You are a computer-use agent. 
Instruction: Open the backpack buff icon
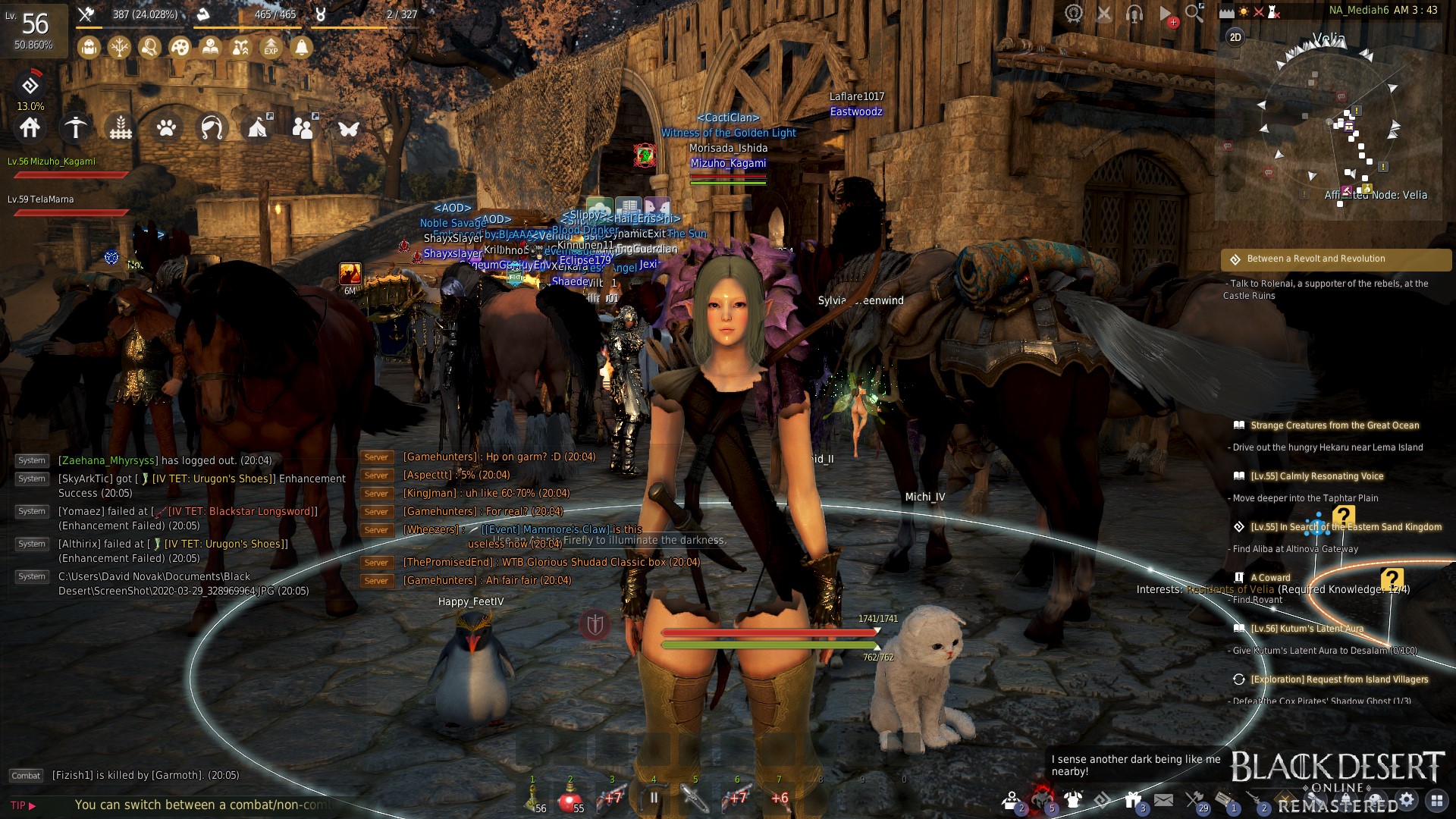pyautogui.click(x=89, y=48)
